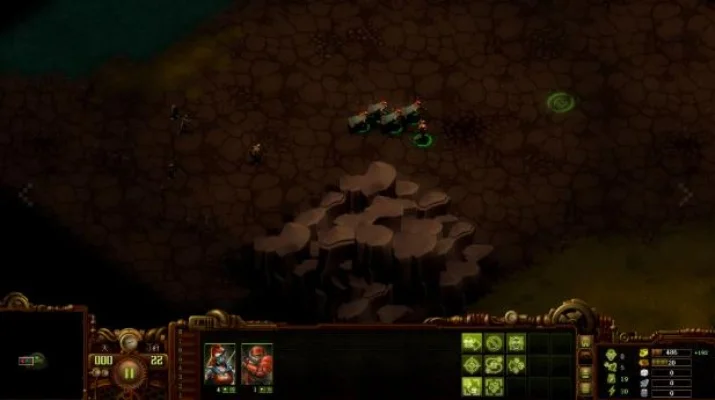Select the ranger unit group portrait
Image resolution: width=715 pixels, height=400 pixels.
click(219, 361)
